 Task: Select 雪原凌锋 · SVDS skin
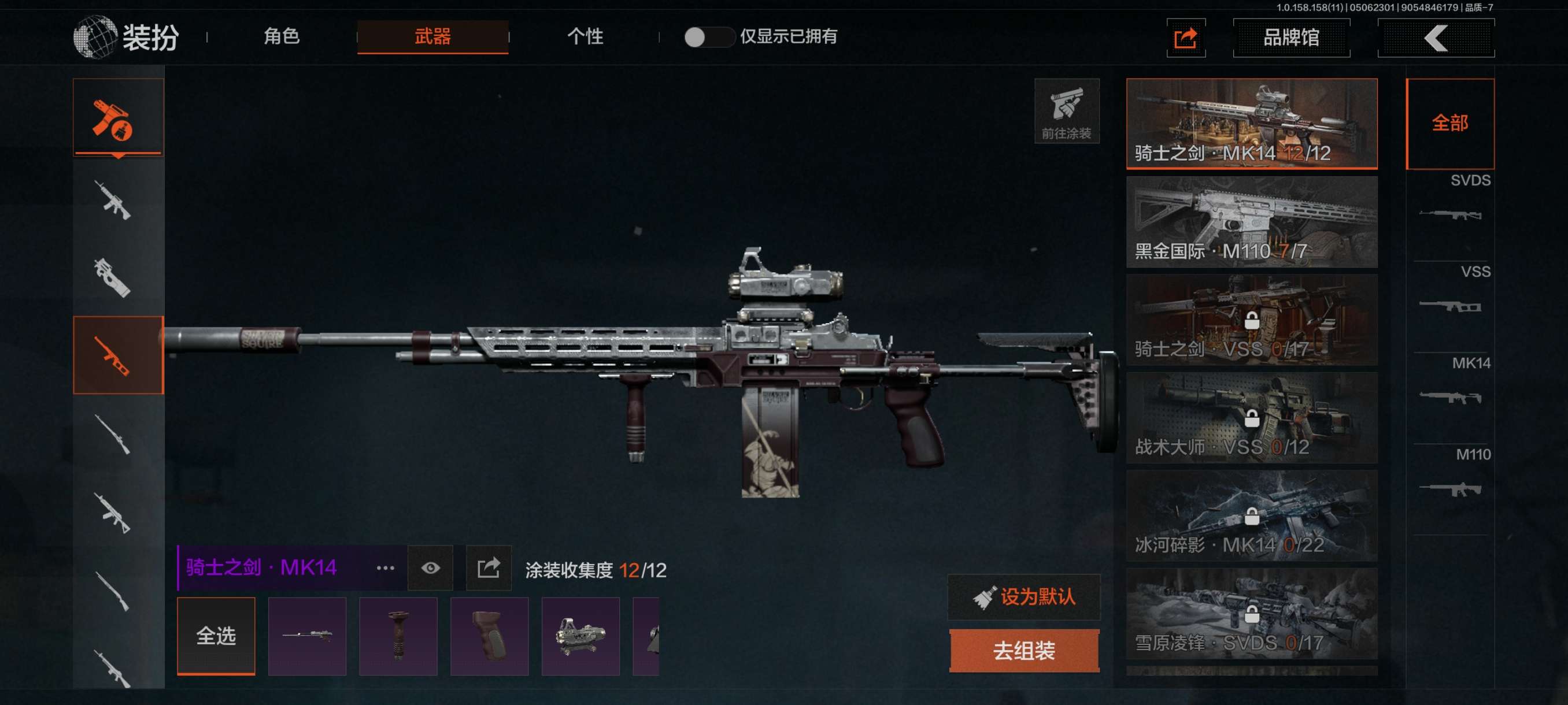(x=1252, y=614)
